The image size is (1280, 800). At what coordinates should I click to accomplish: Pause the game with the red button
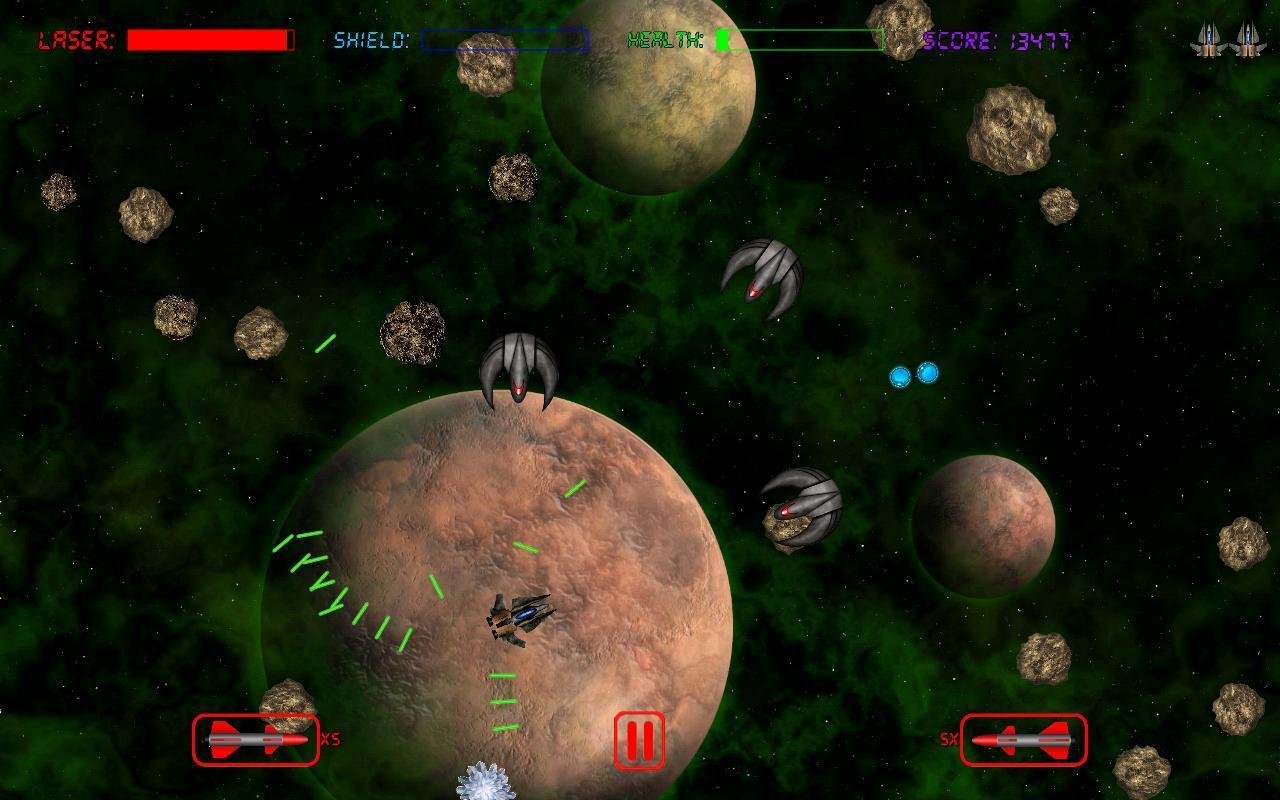pyautogui.click(x=639, y=740)
